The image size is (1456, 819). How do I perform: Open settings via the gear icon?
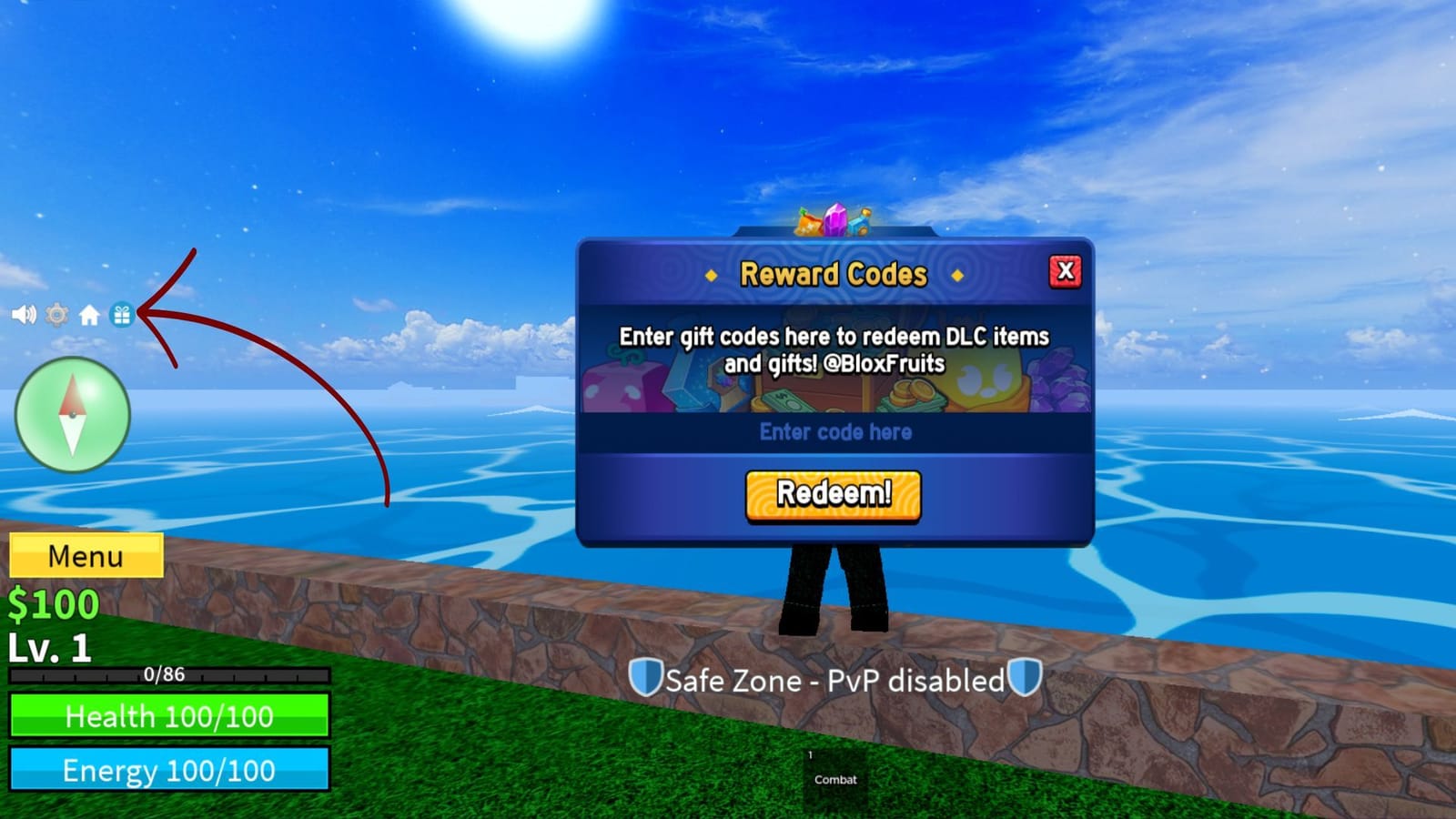point(56,316)
